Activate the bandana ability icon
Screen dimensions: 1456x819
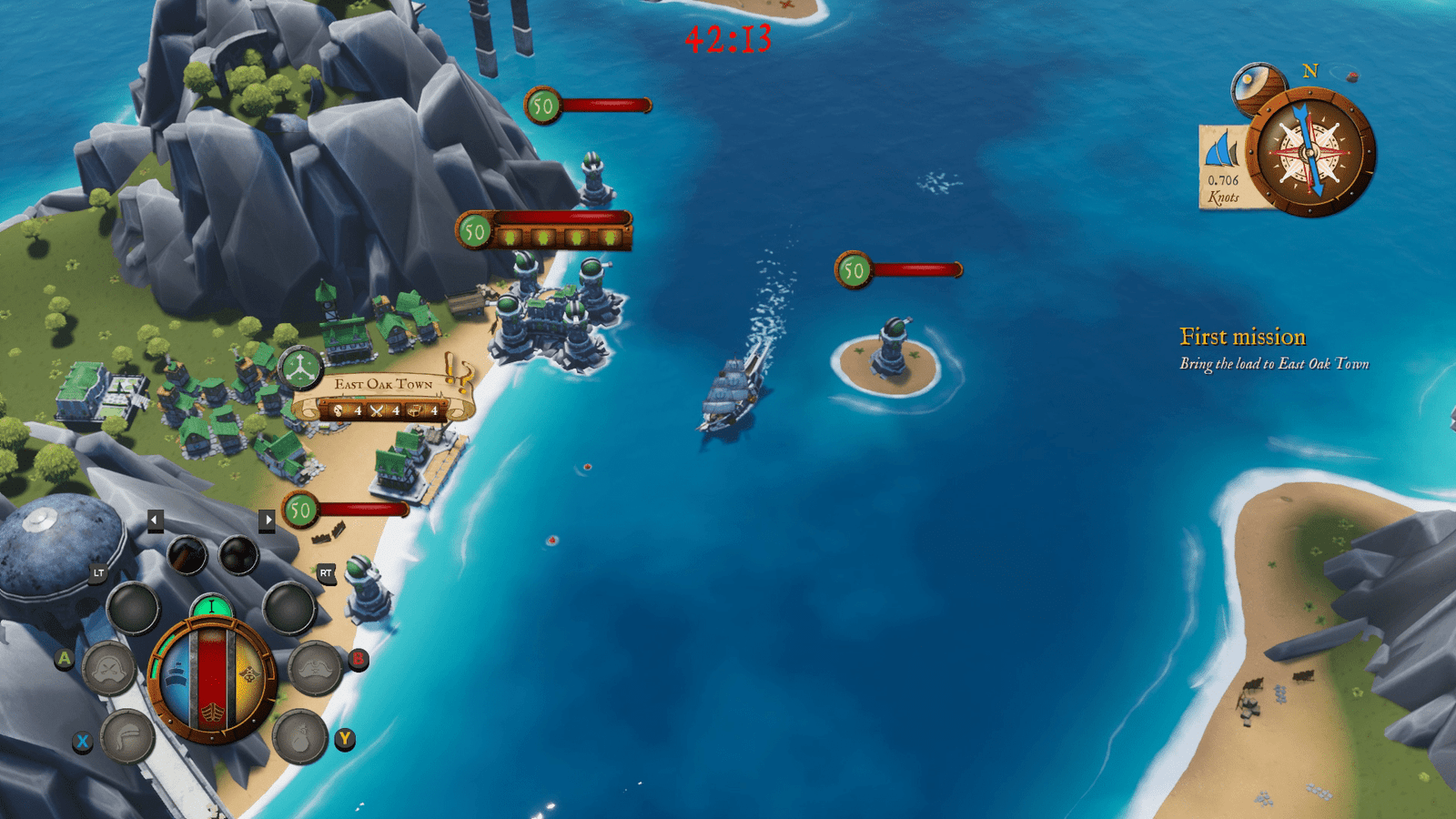click(127, 736)
